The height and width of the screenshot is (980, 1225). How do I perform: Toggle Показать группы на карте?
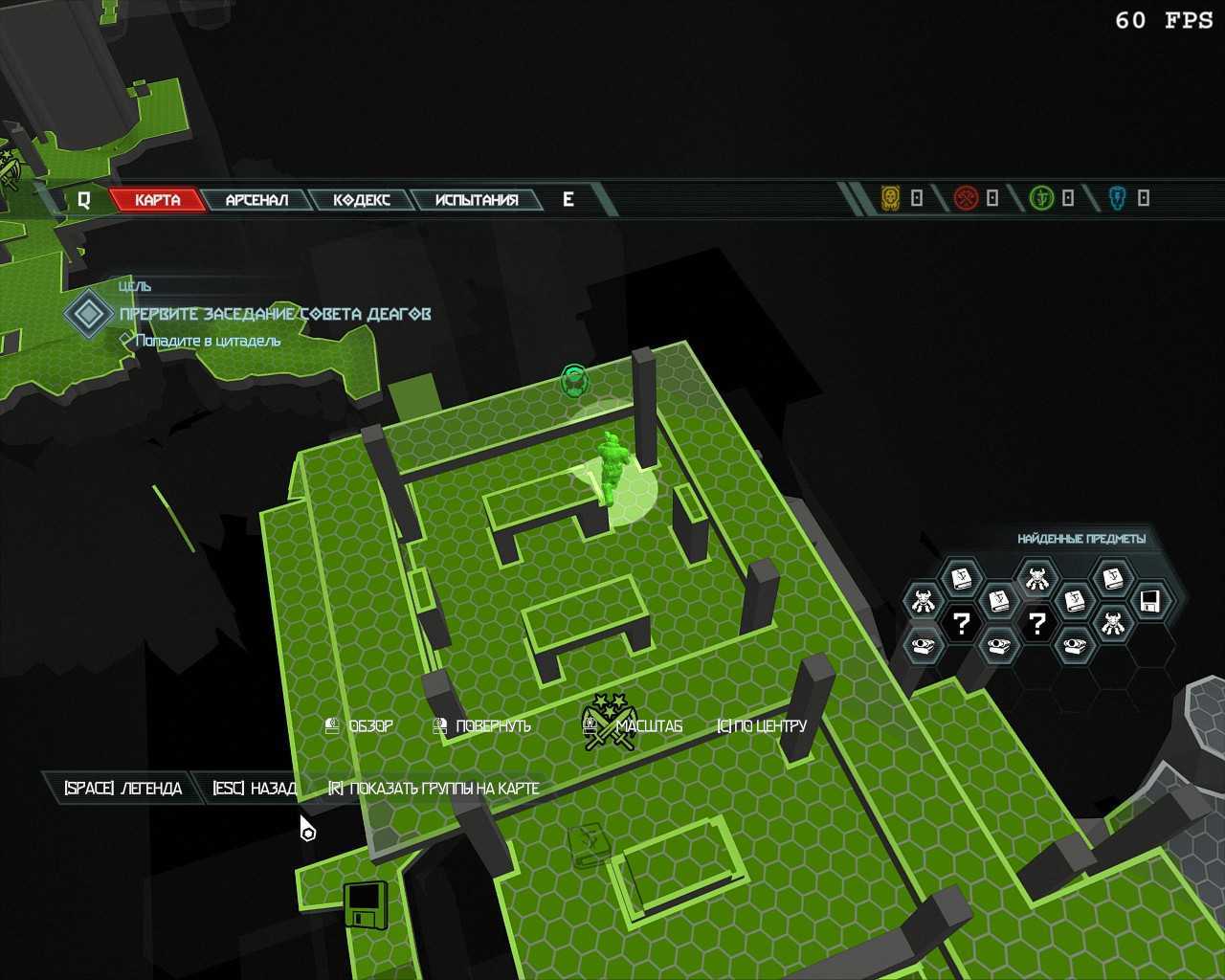coord(434,789)
